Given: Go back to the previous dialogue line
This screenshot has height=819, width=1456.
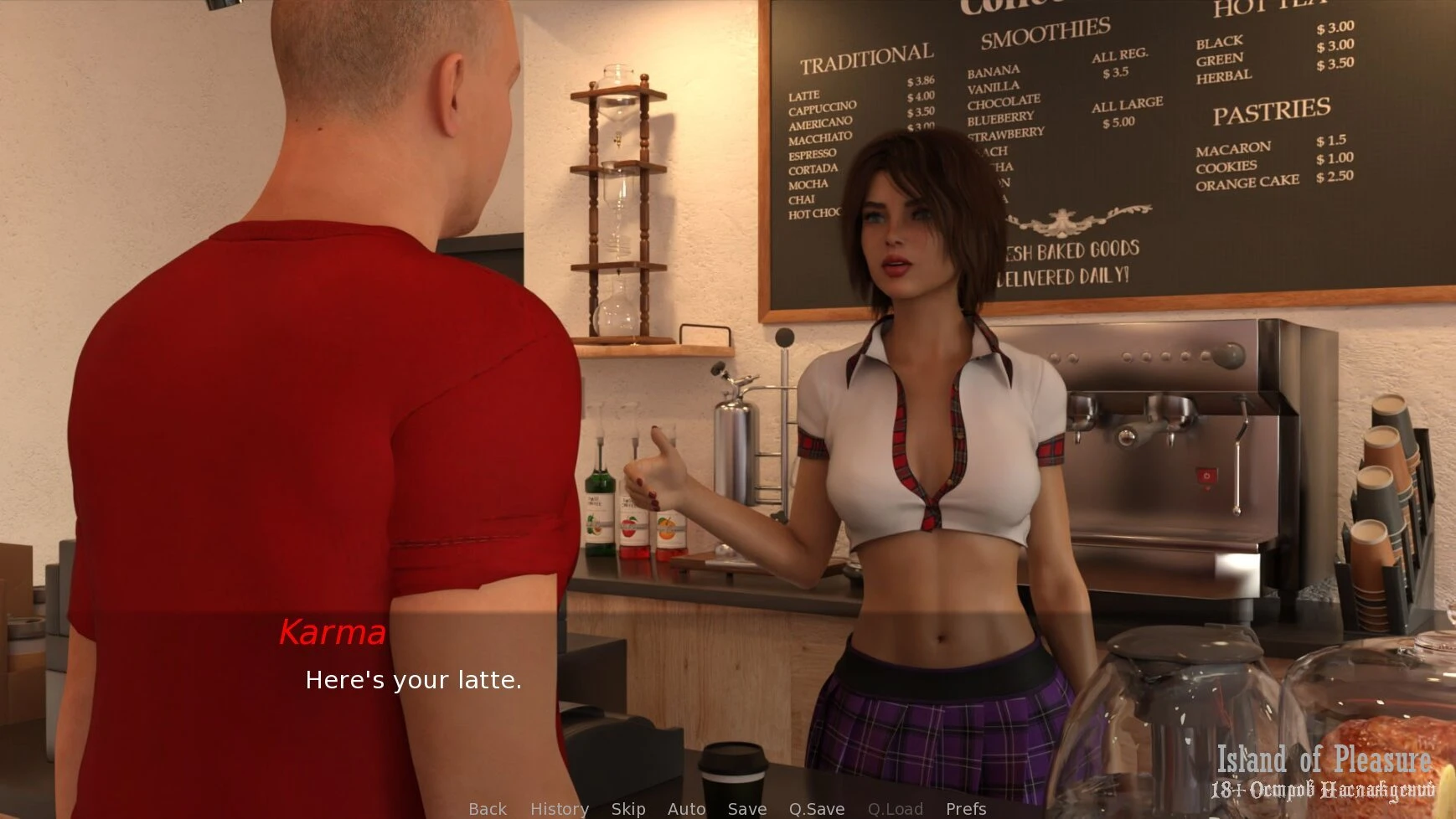Looking at the screenshot, I should pos(488,808).
